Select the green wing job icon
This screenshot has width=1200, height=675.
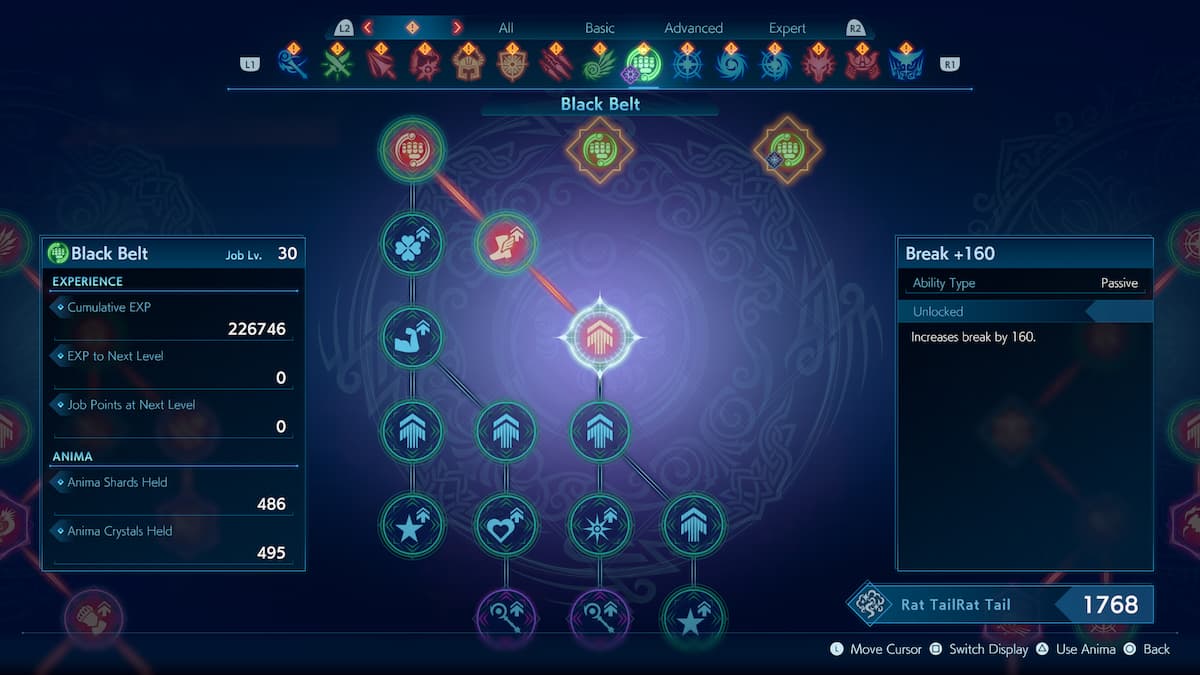click(x=599, y=64)
